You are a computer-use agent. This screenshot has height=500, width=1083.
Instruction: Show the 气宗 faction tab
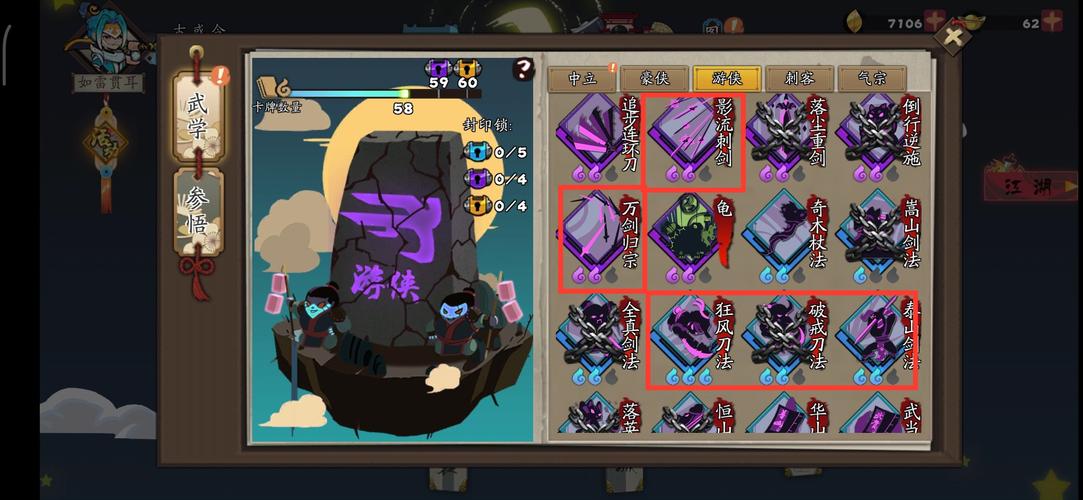(872, 78)
